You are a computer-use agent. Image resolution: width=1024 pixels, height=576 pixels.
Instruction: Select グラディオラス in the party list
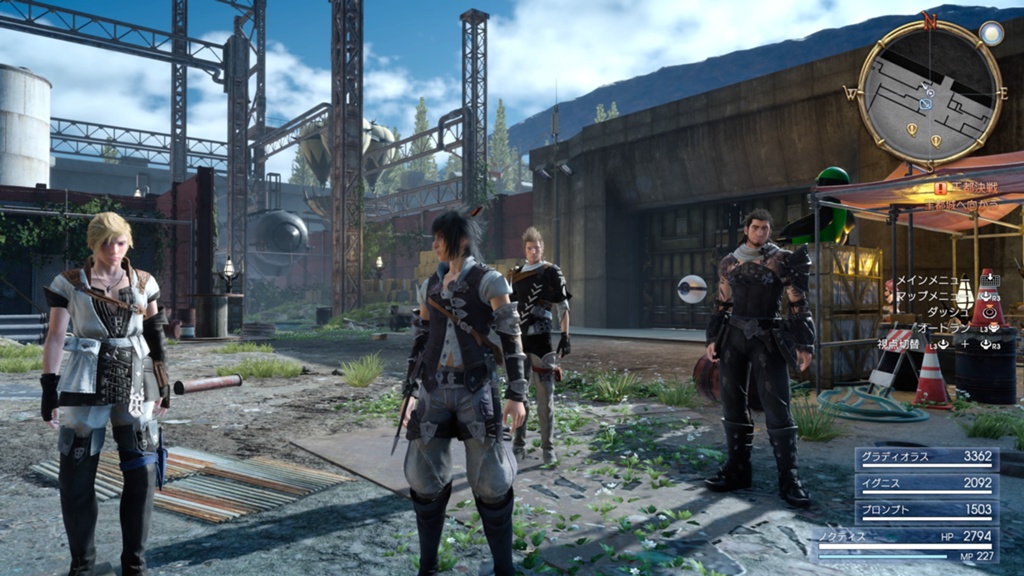tap(926, 458)
